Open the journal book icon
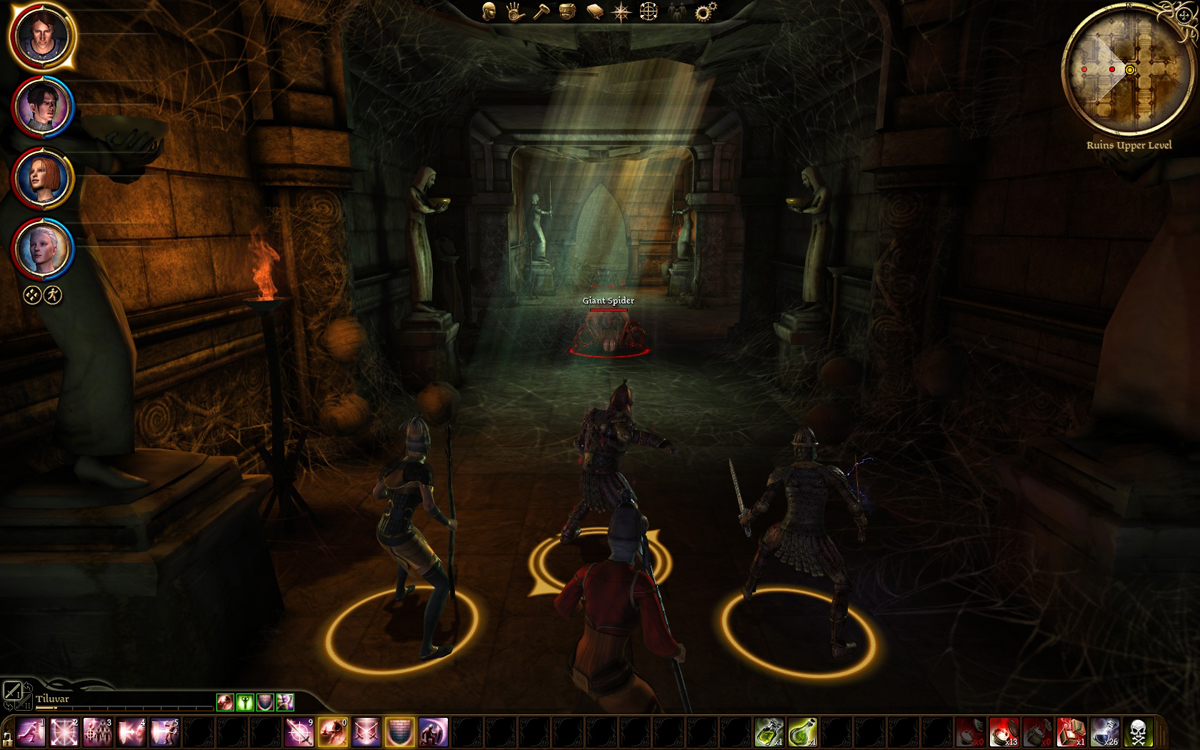 click(x=594, y=12)
